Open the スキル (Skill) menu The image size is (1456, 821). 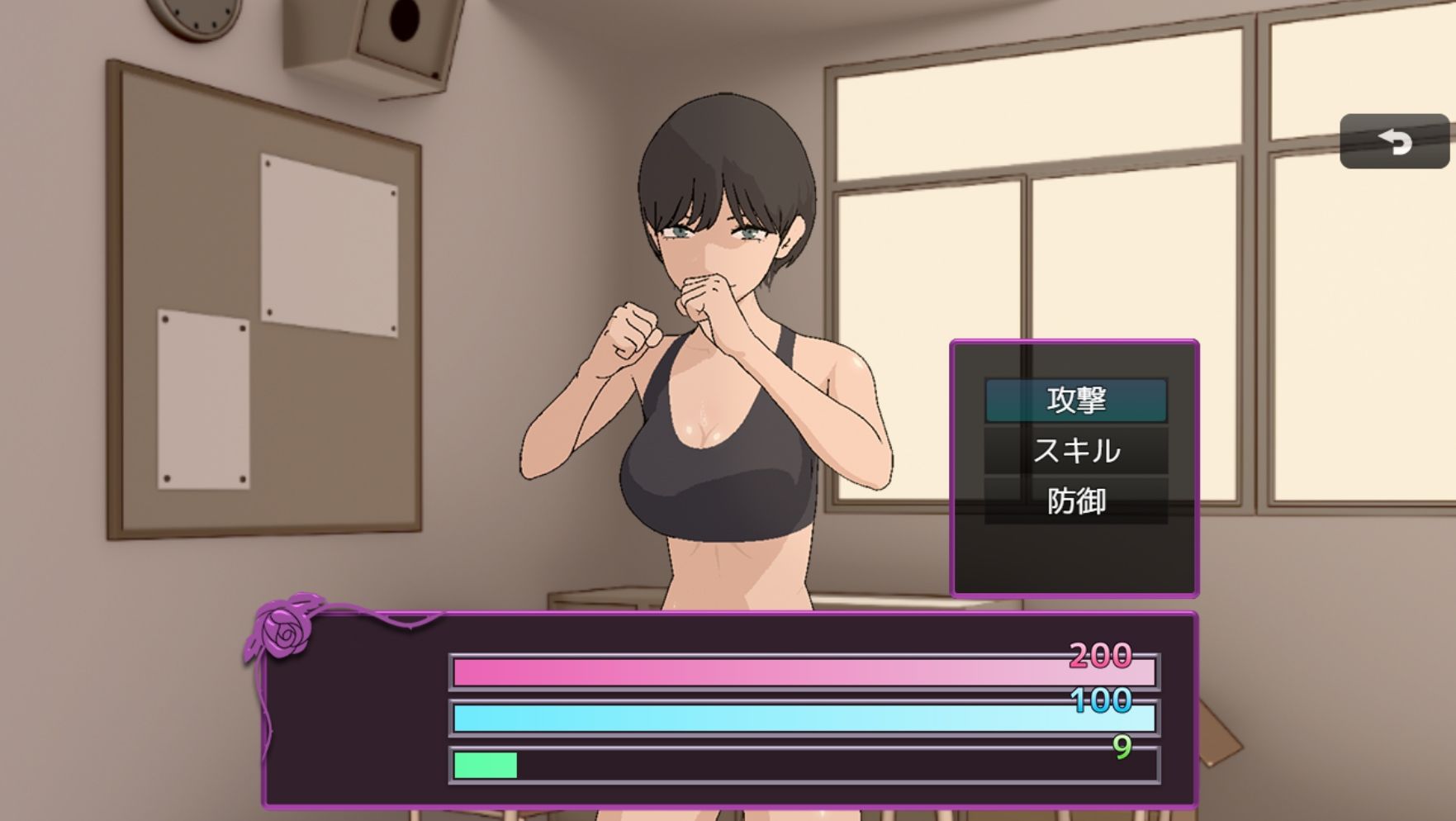[1075, 451]
